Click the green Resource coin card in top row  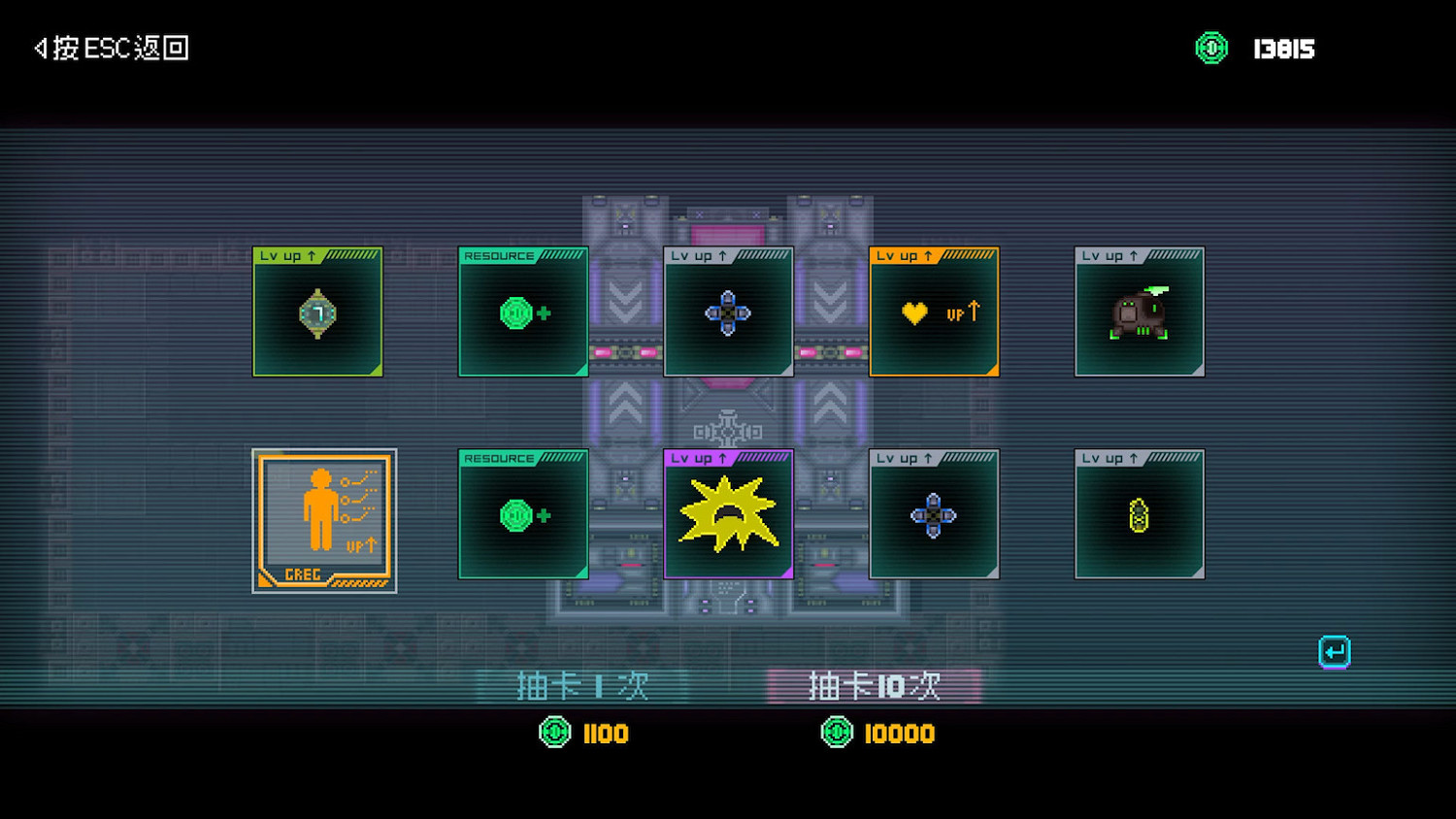click(522, 312)
